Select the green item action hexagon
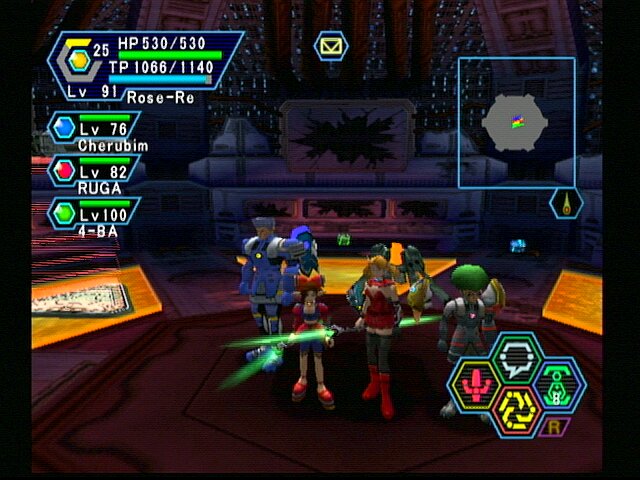The height and width of the screenshot is (480, 640). click(x=556, y=382)
